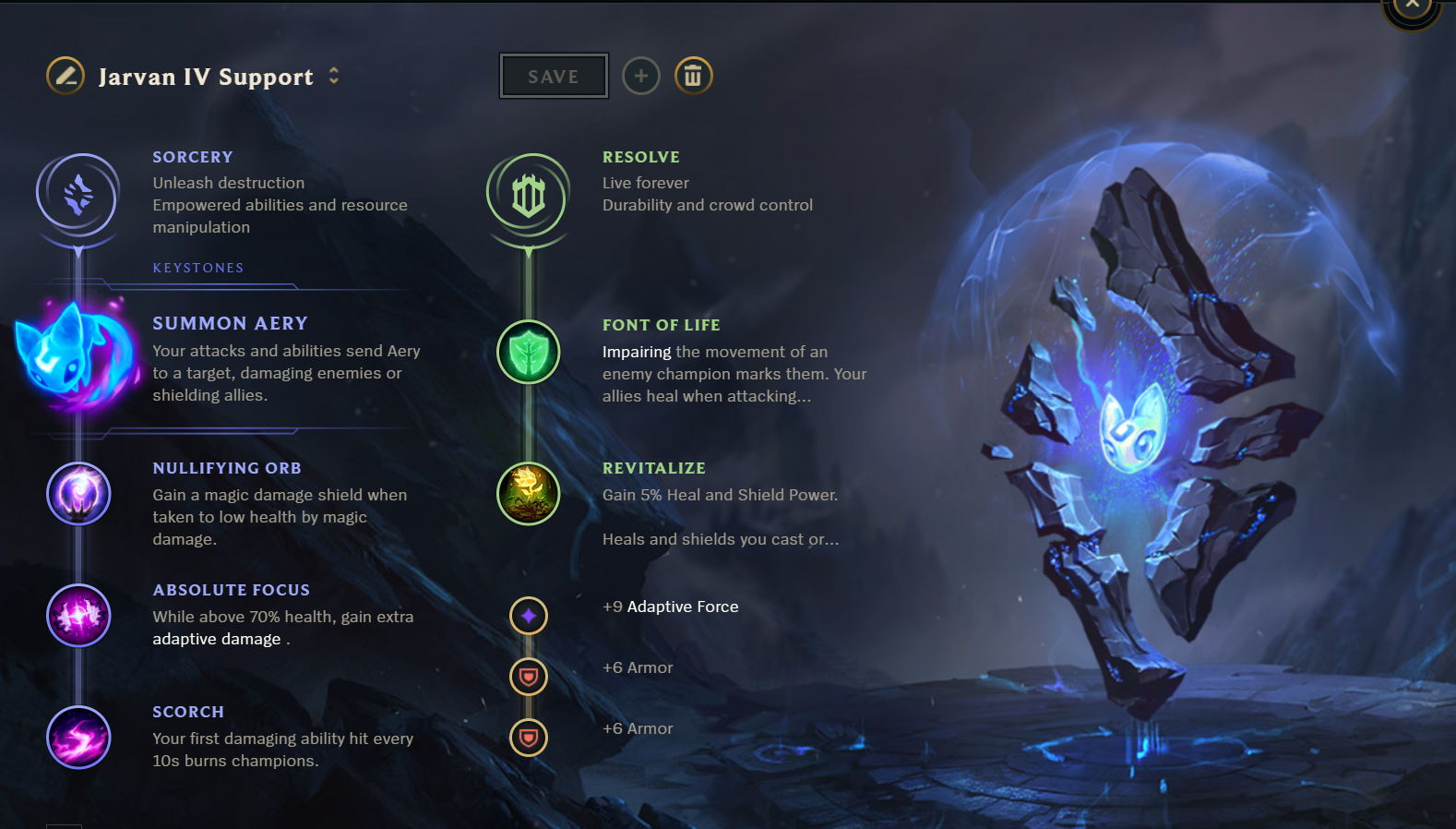The image size is (1456, 829).
Task: Pick the Absolute Focus rune
Action: (x=78, y=616)
